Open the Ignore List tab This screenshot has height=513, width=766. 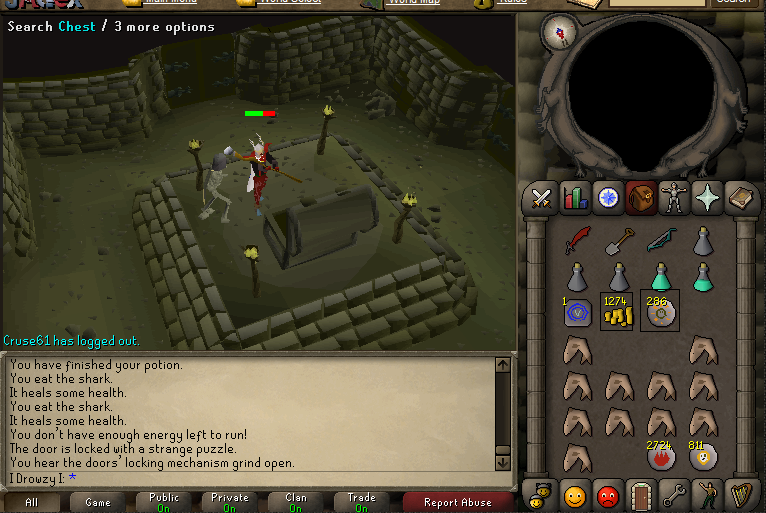[x=607, y=495]
